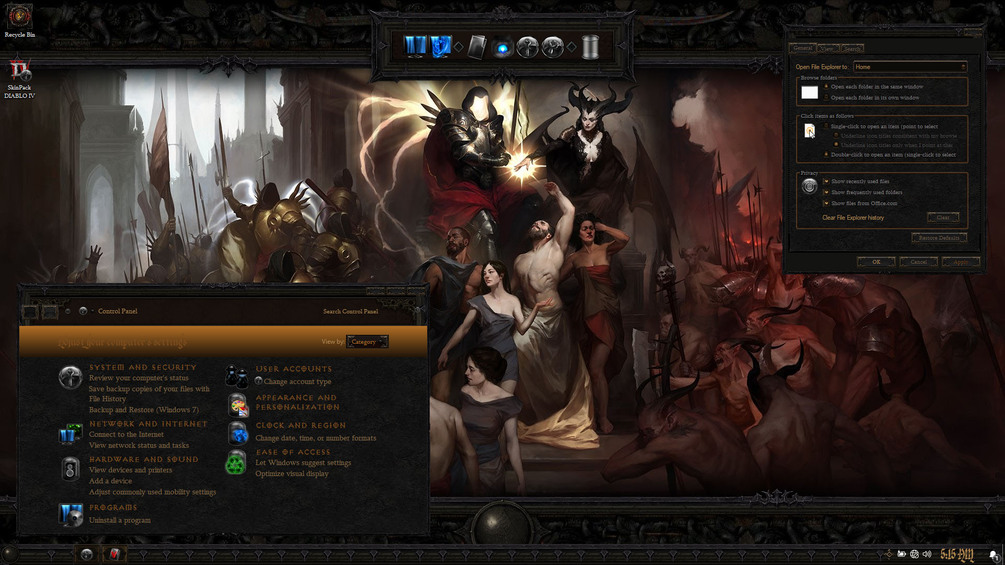Click the Restore Defaults button
Screen dimensions: 1005x565
click(x=939, y=238)
